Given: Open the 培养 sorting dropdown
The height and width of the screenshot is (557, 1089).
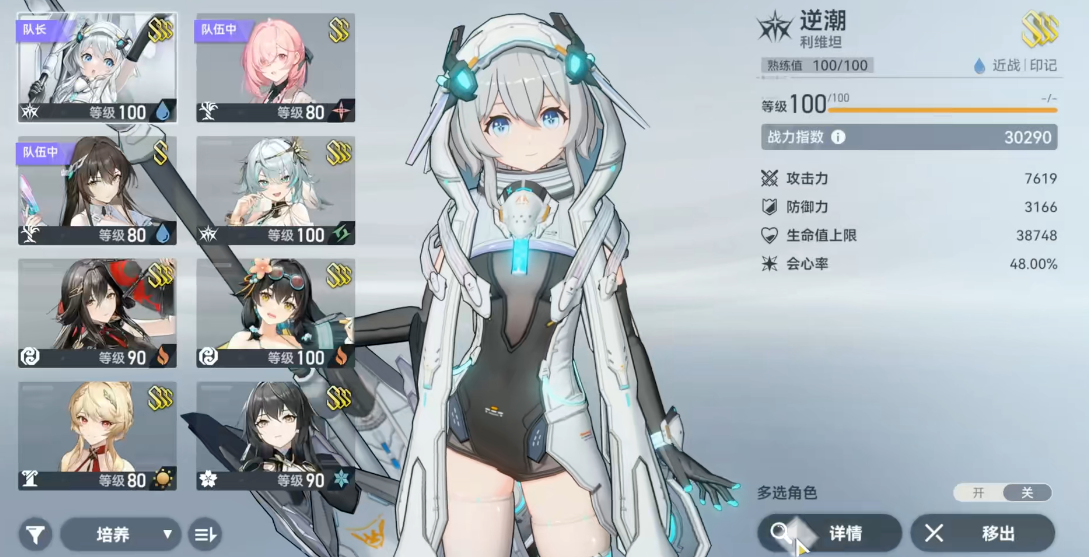Looking at the screenshot, I should click(x=120, y=534).
